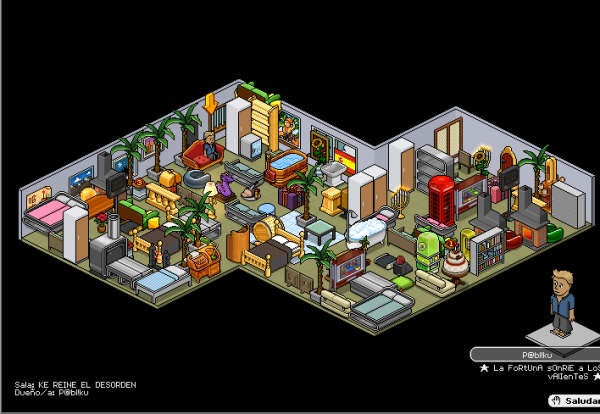The image size is (600, 414).
Task: Click the P@bliku avatar preview
Action: click(x=563, y=303)
